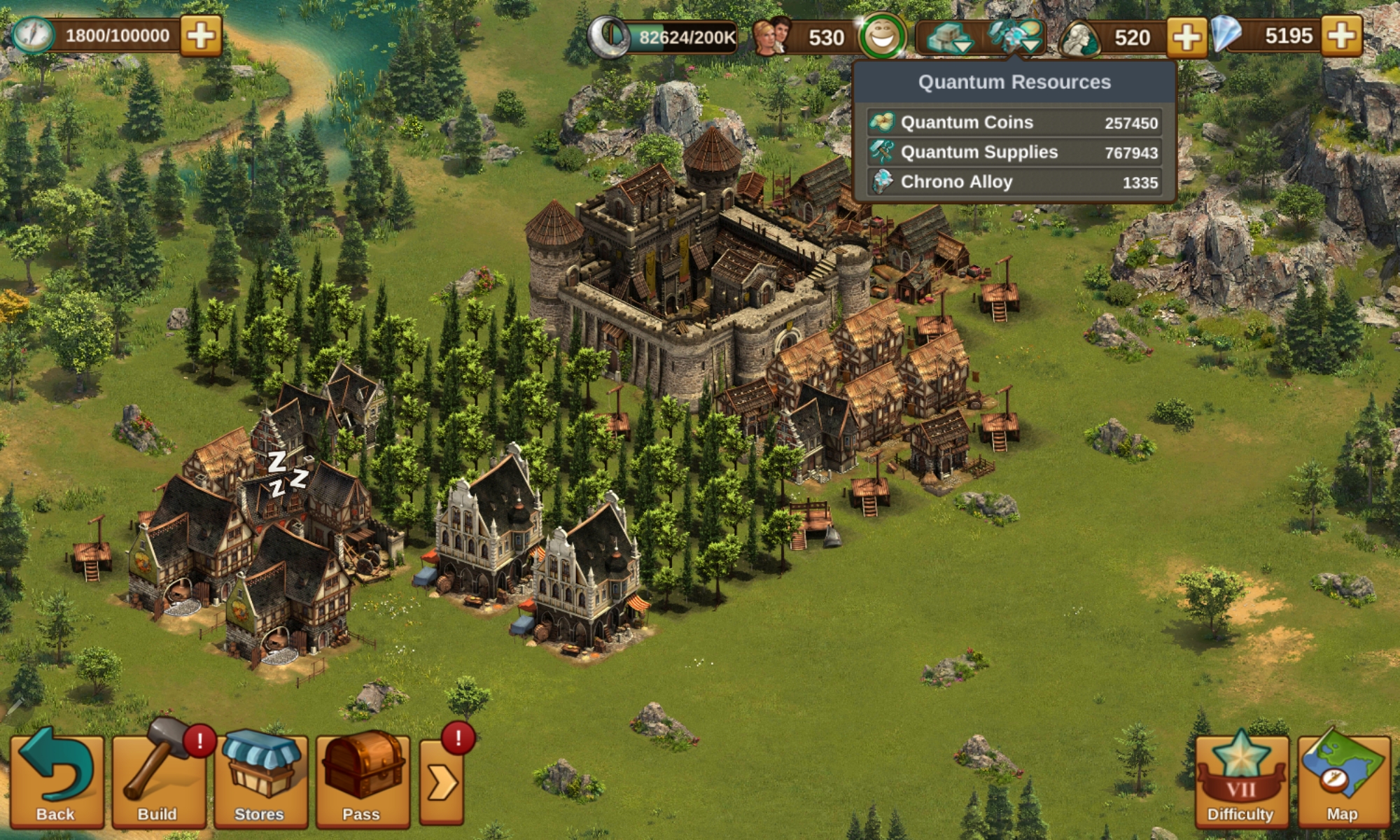
Task: Select the Chrono Alloy row
Action: 1014,182
